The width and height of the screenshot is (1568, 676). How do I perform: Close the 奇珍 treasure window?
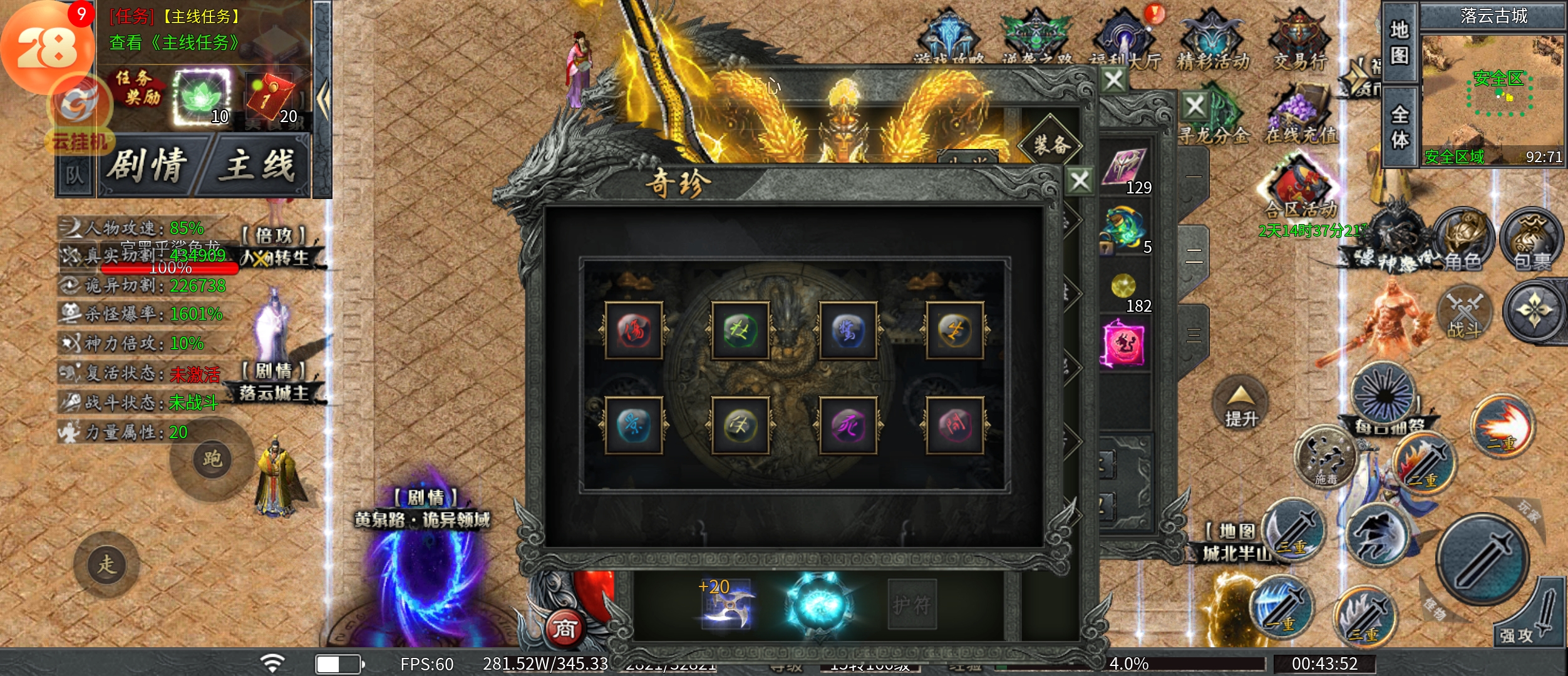point(1080,182)
